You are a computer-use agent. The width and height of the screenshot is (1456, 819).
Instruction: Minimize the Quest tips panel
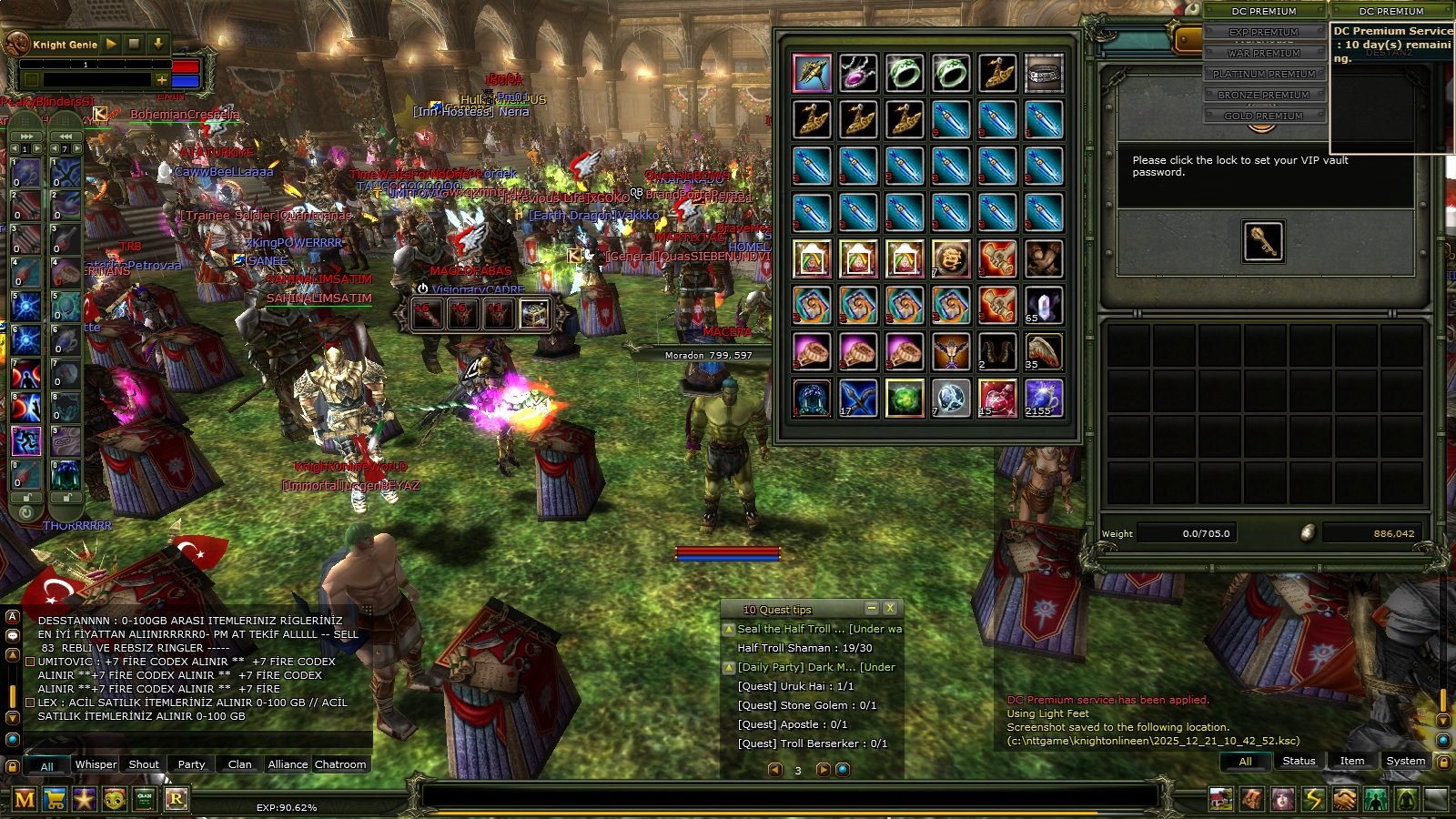tap(871, 608)
